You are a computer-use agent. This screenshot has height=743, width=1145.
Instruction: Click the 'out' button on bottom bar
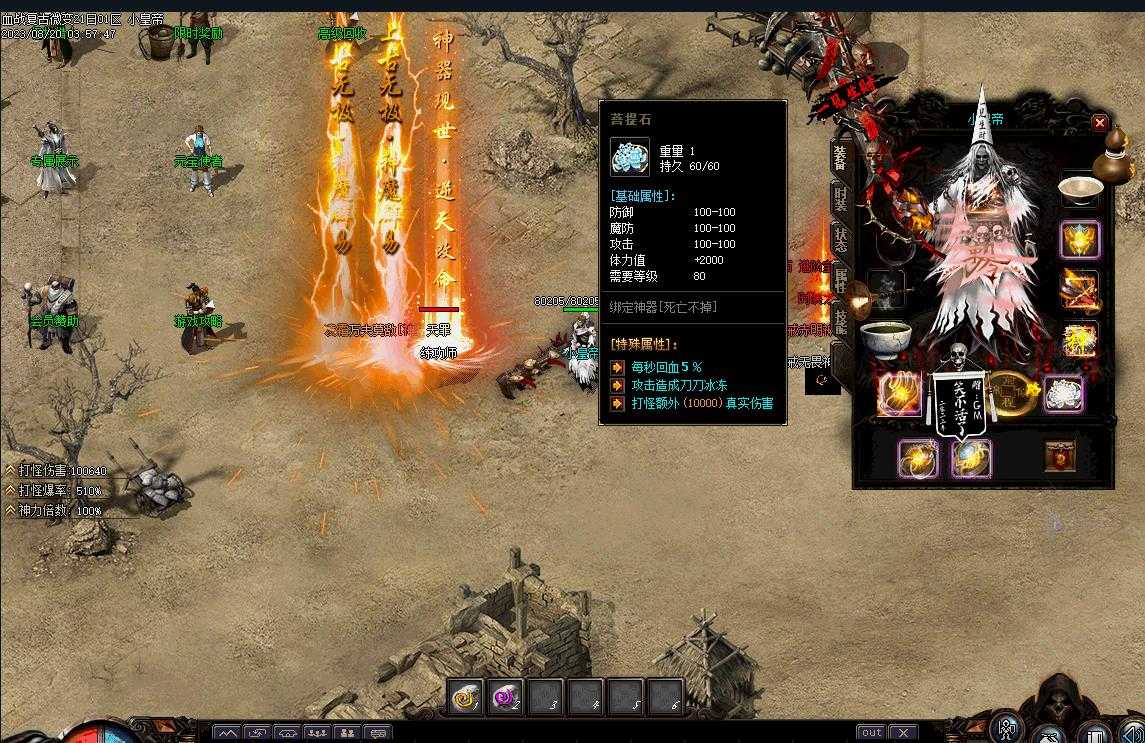[871, 733]
